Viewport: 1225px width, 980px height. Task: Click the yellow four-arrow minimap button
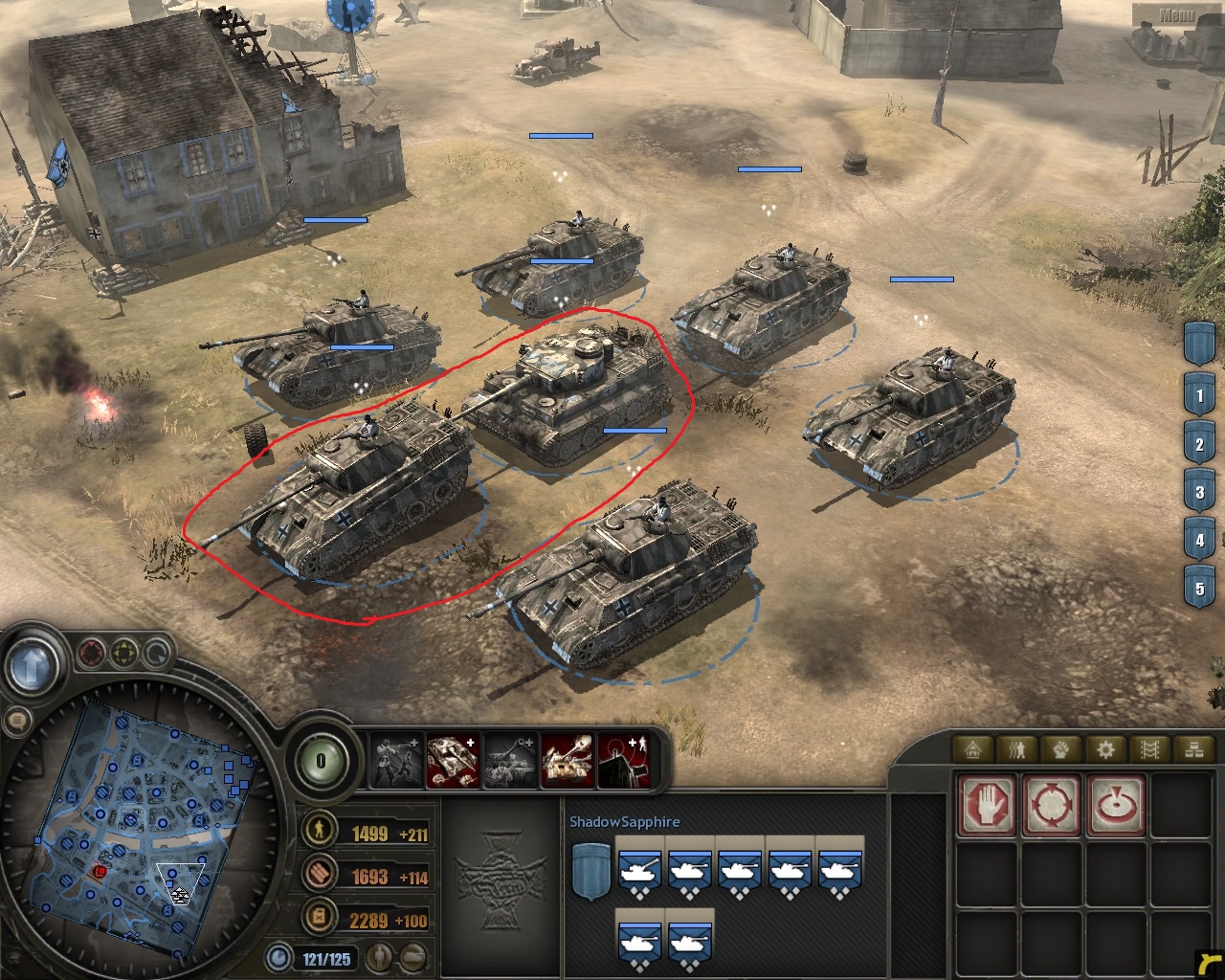[123, 654]
